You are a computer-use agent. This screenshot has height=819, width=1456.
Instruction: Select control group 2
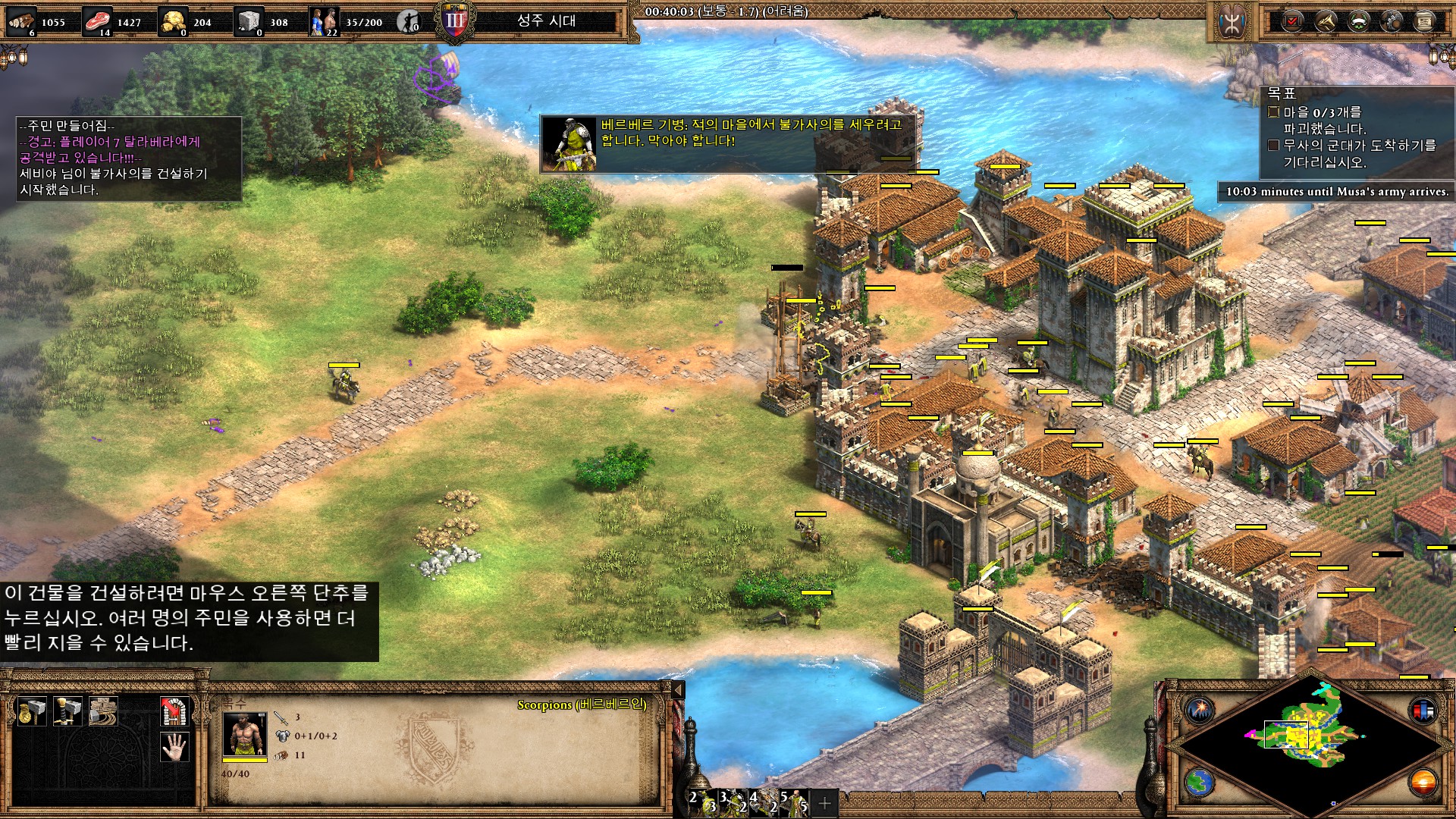pos(701,801)
